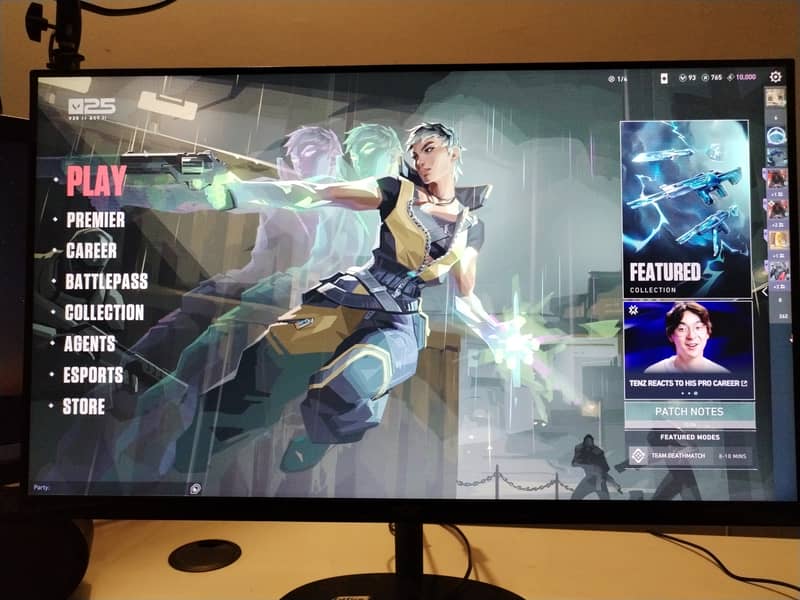Open settings with the gear icon
Image resolution: width=800 pixels, height=600 pixels.
(x=775, y=77)
